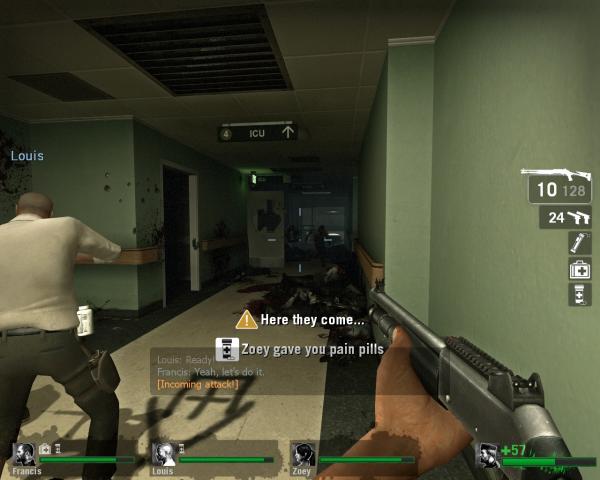Click Louis's teammate portrait
Viewport: 600px width, 480px height.
[163, 453]
